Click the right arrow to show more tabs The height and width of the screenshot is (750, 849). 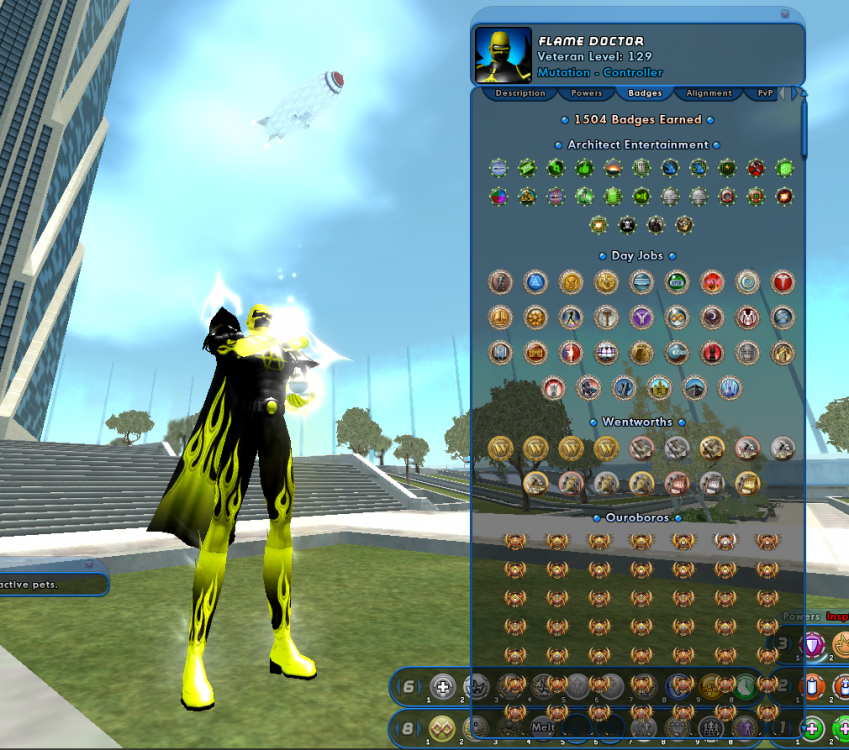click(796, 92)
